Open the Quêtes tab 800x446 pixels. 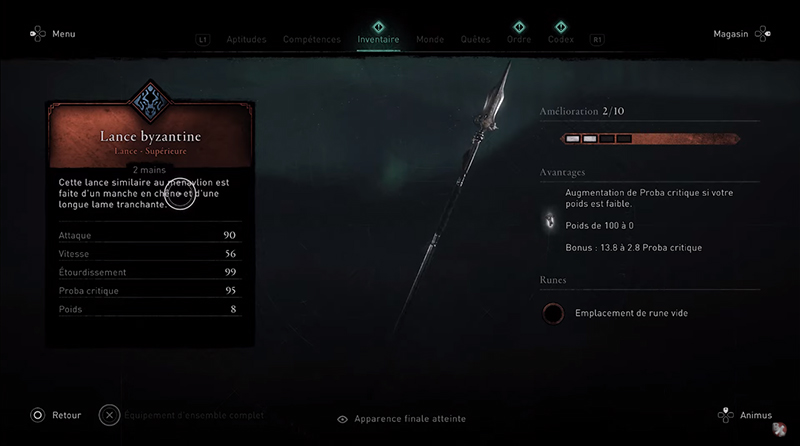(x=475, y=40)
